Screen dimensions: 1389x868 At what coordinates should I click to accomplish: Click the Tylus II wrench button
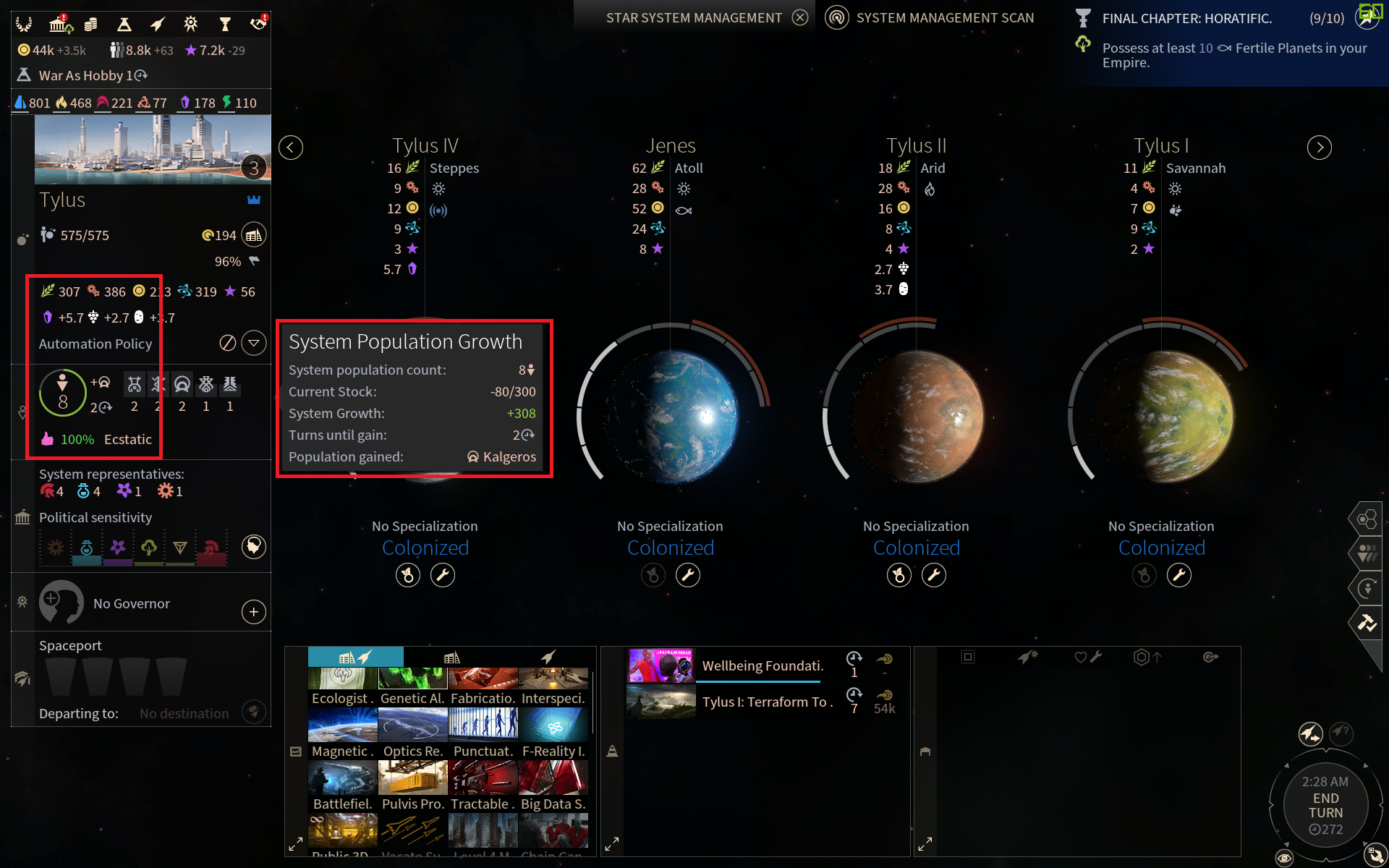point(933,576)
